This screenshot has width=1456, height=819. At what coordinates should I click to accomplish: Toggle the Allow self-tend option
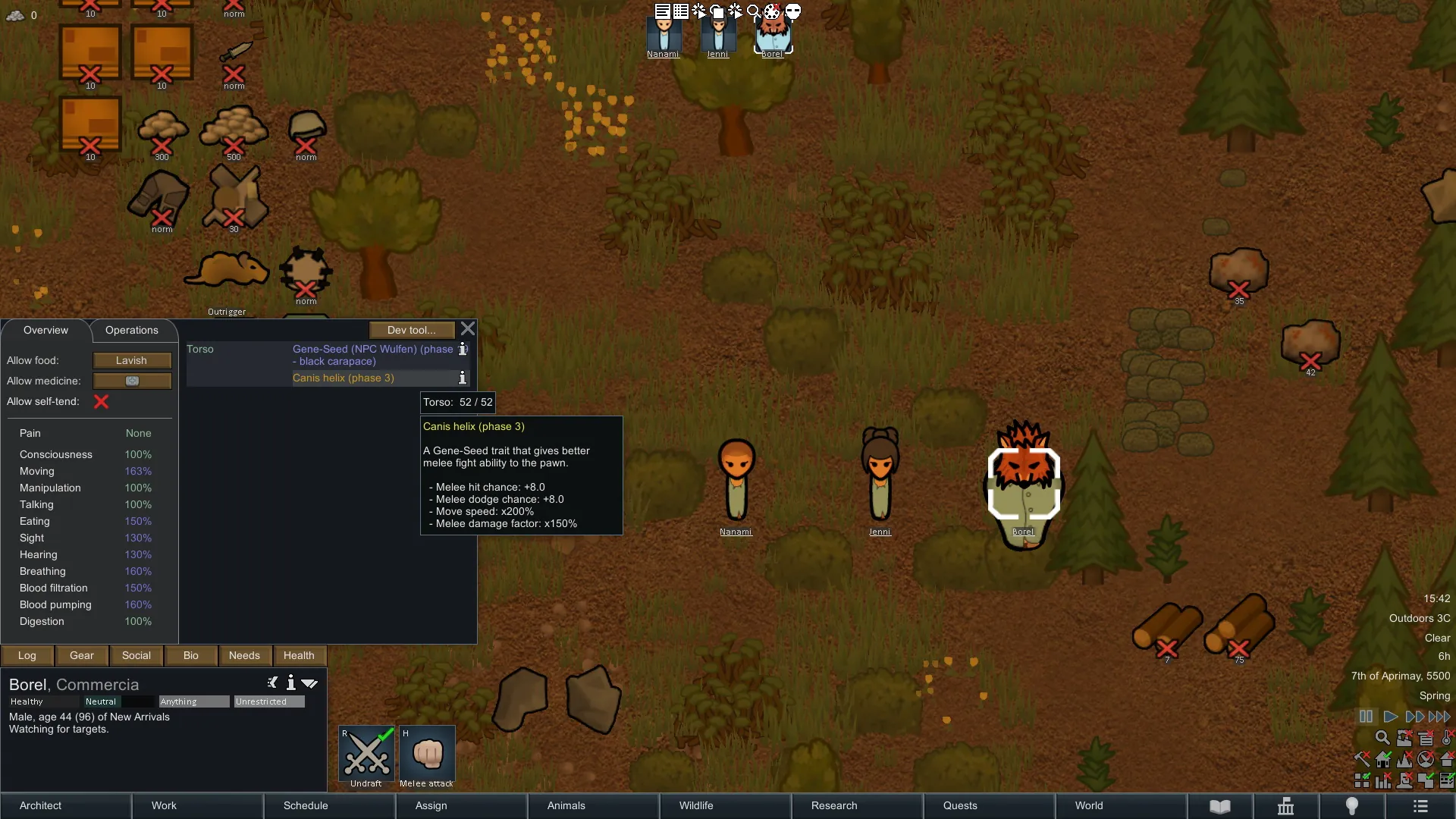tap(101, 402)
